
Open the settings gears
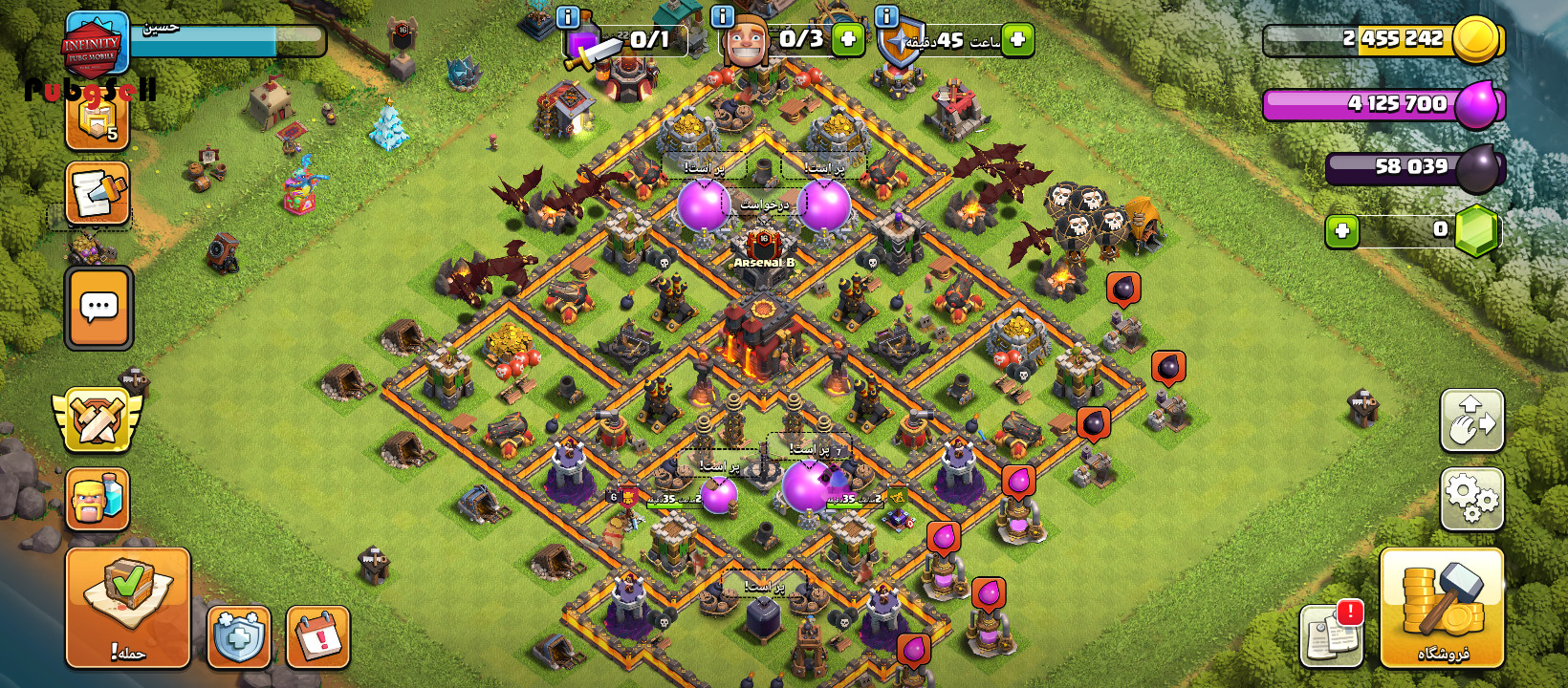click(x=1471, y=499)
